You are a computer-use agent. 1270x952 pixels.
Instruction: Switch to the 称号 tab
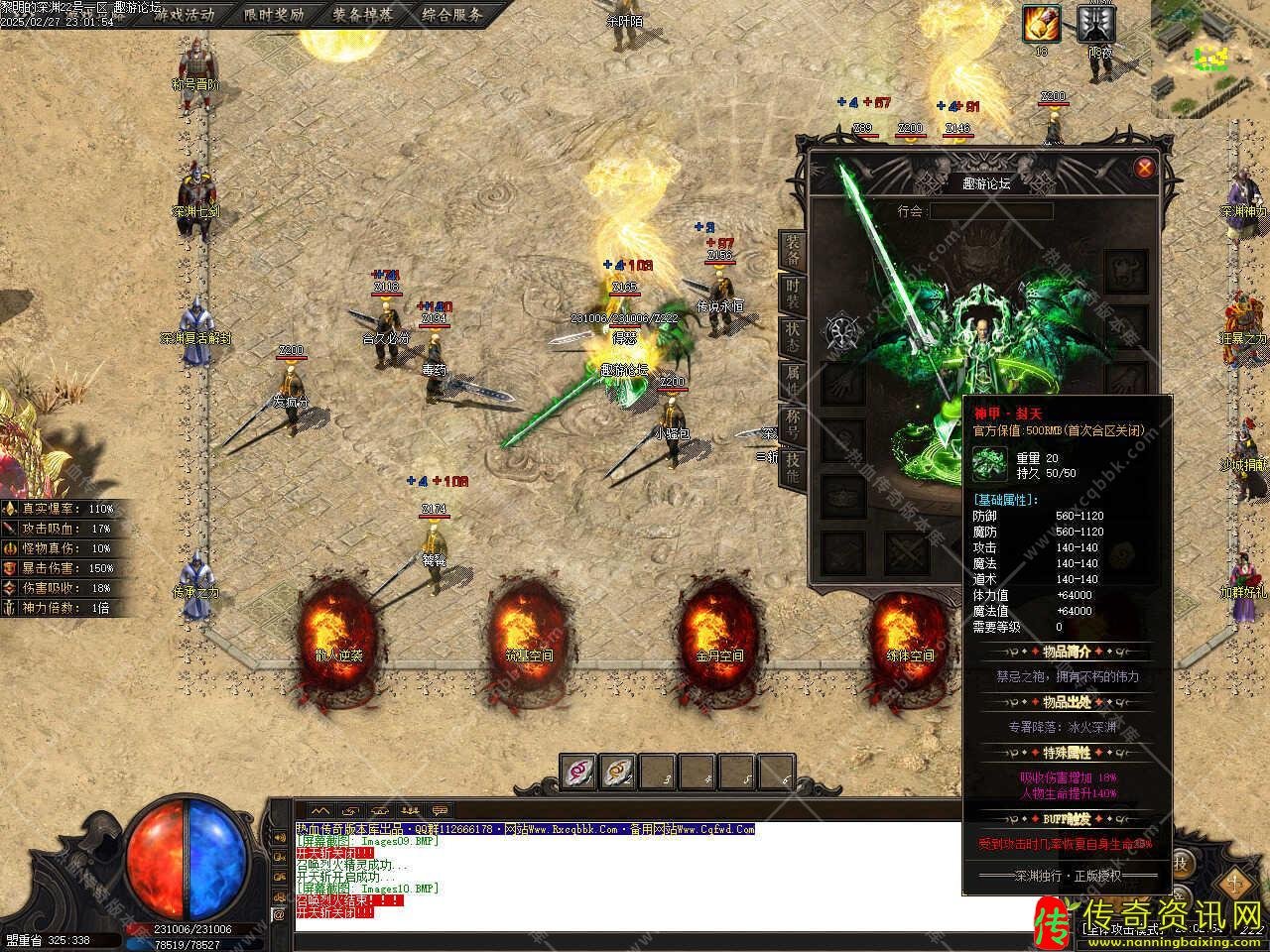(793, 421)
